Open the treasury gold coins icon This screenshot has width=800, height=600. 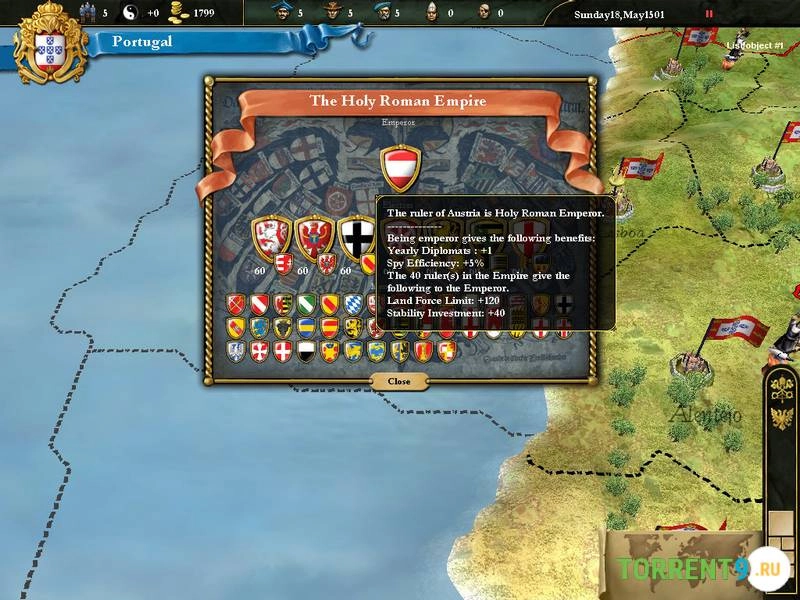(179, 13)
